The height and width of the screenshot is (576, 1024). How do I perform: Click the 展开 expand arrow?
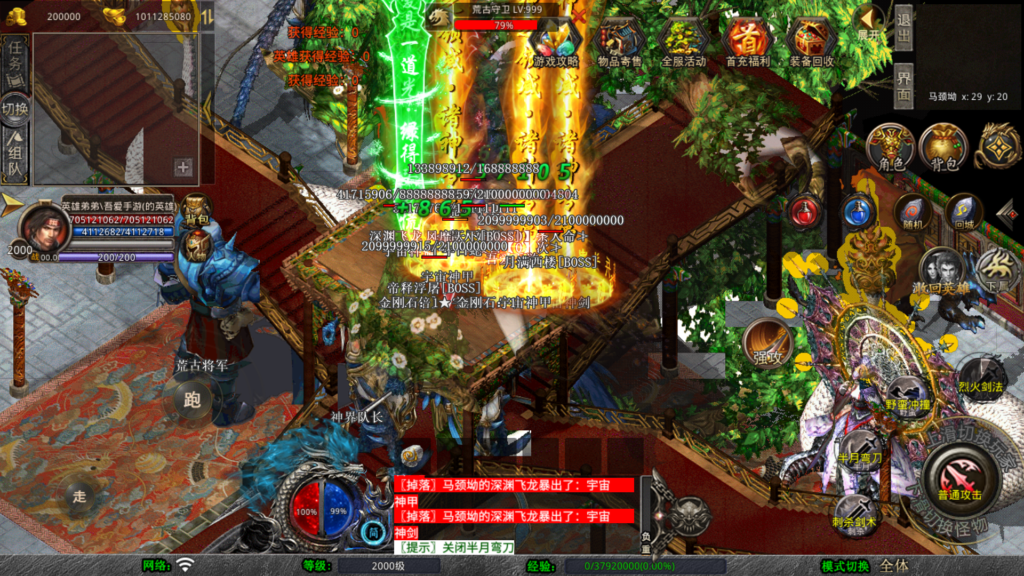(870, 22)
